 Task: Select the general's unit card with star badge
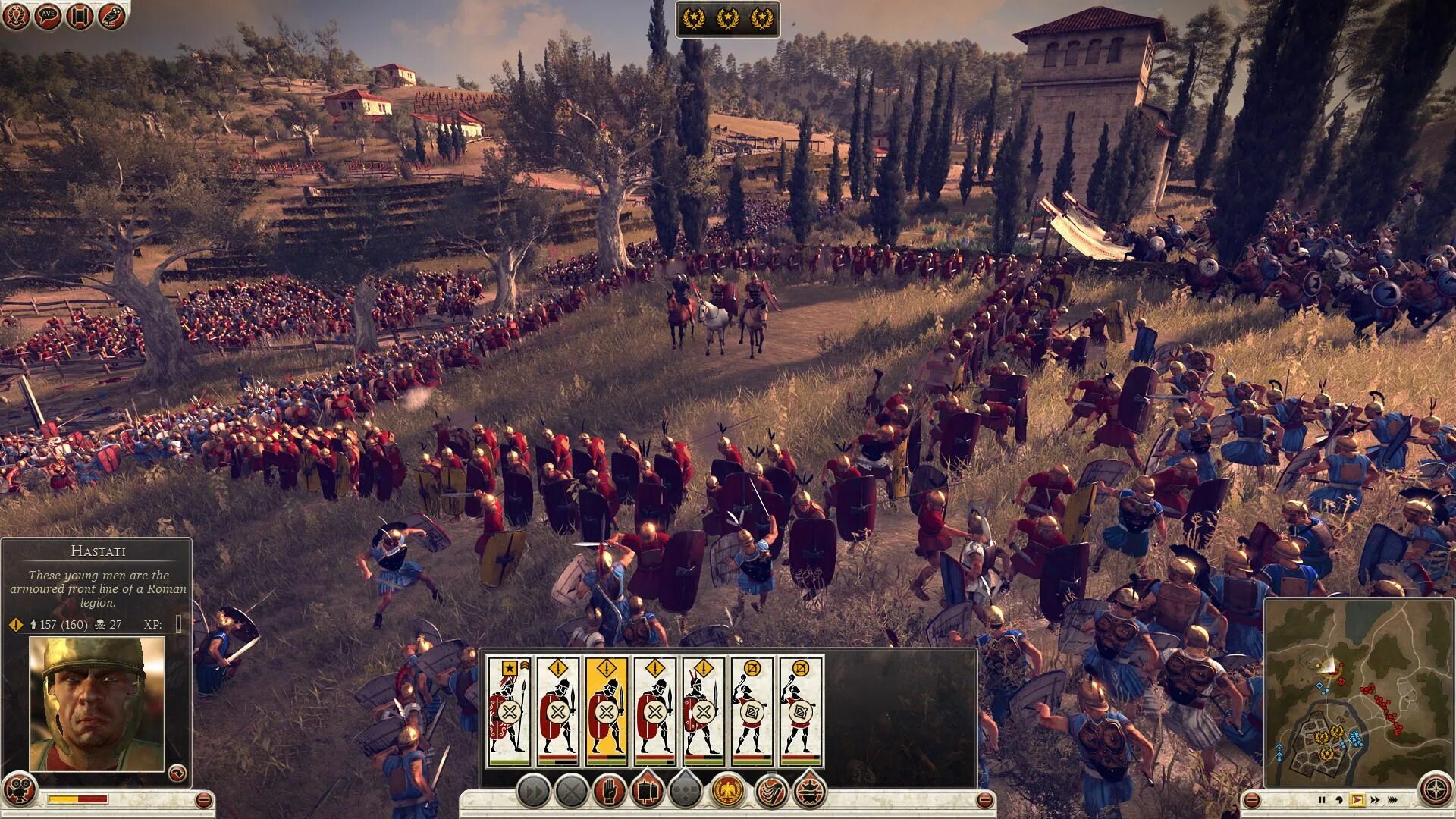tap(510, 711)
